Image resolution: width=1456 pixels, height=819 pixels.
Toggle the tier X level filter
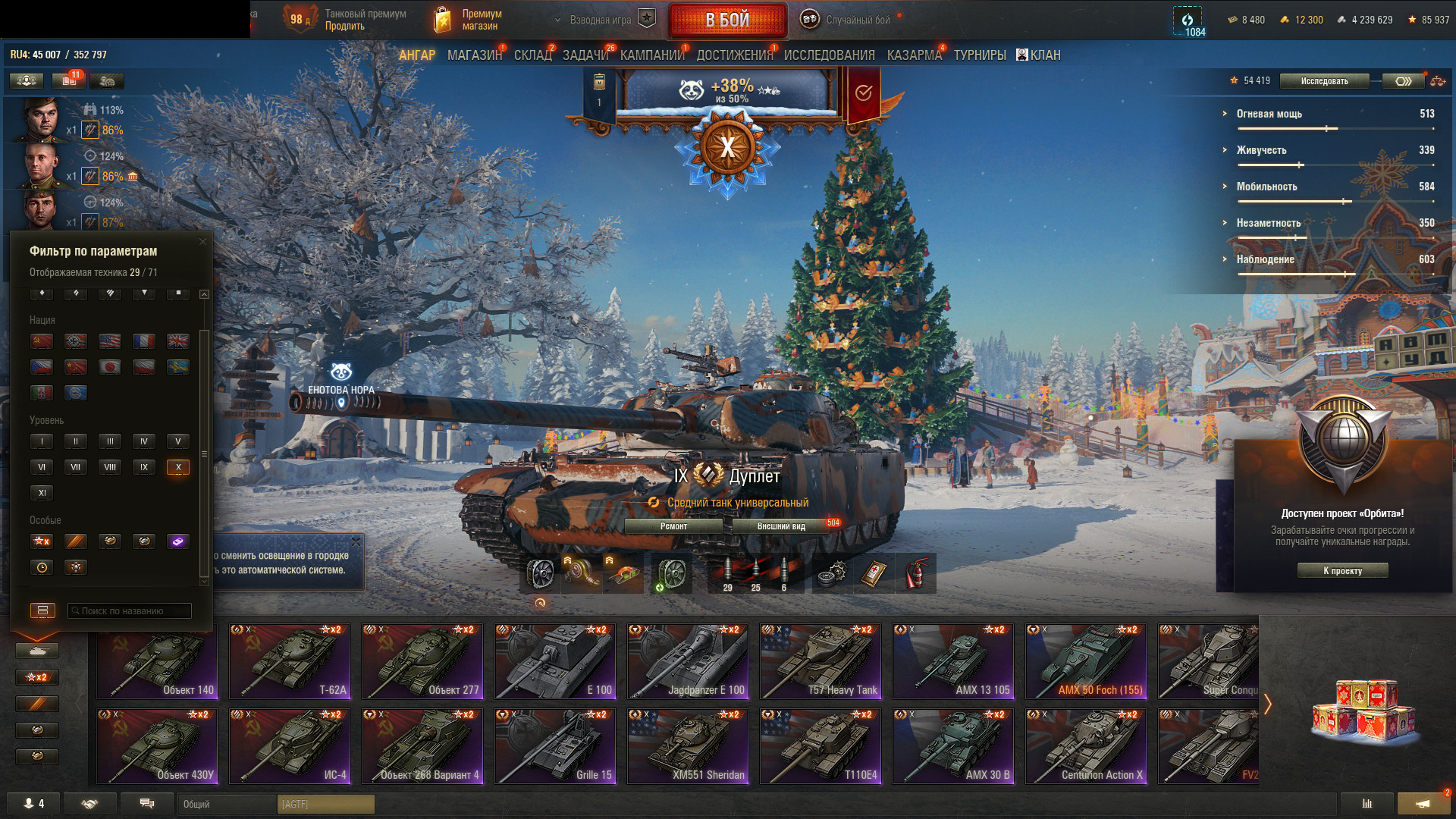coord(178,467)
